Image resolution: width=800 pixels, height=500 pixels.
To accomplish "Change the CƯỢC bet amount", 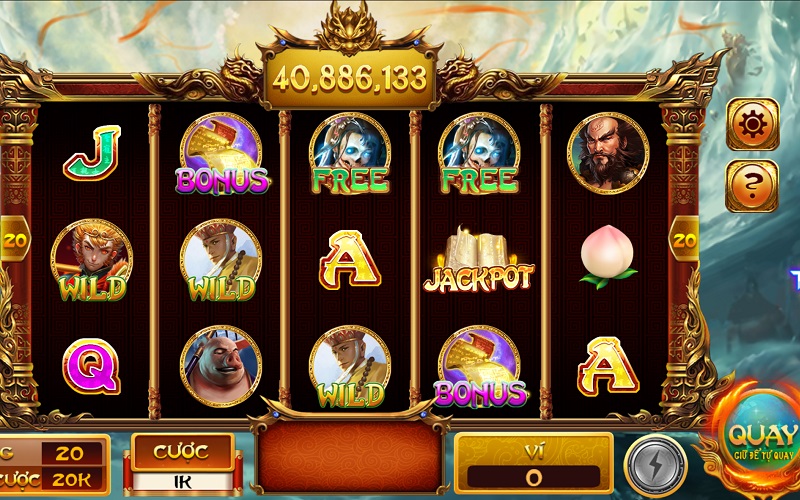I will pyautogui.click(x=182, y=464).
